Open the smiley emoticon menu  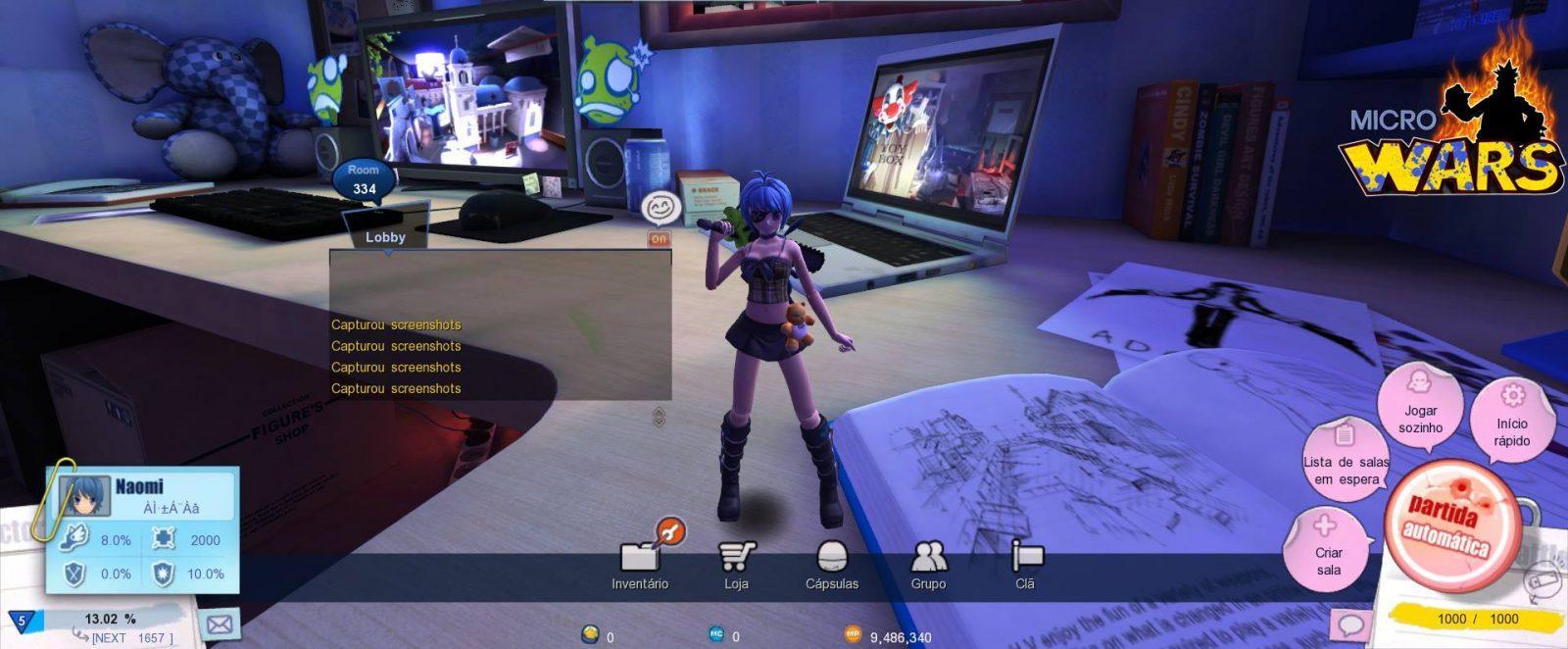(x=660, y=209)
